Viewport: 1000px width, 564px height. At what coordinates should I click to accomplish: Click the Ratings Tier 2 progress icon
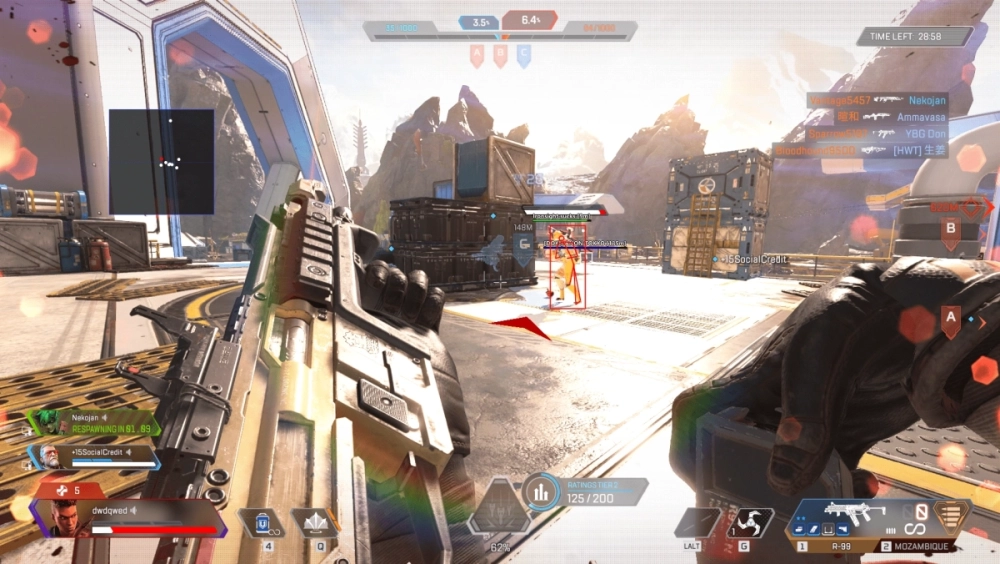point(541,491)
